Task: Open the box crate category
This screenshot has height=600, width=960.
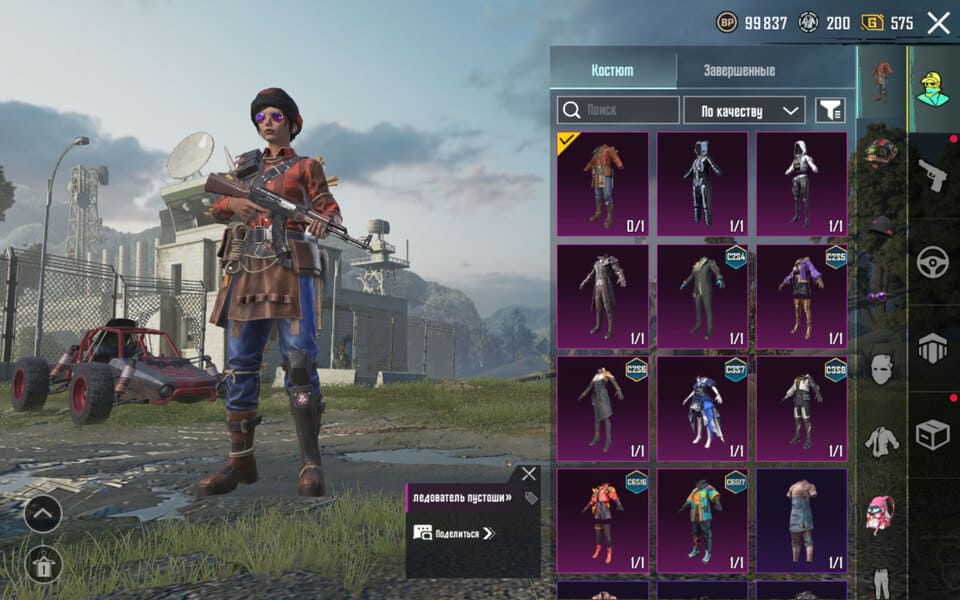Action: [932, 433]
